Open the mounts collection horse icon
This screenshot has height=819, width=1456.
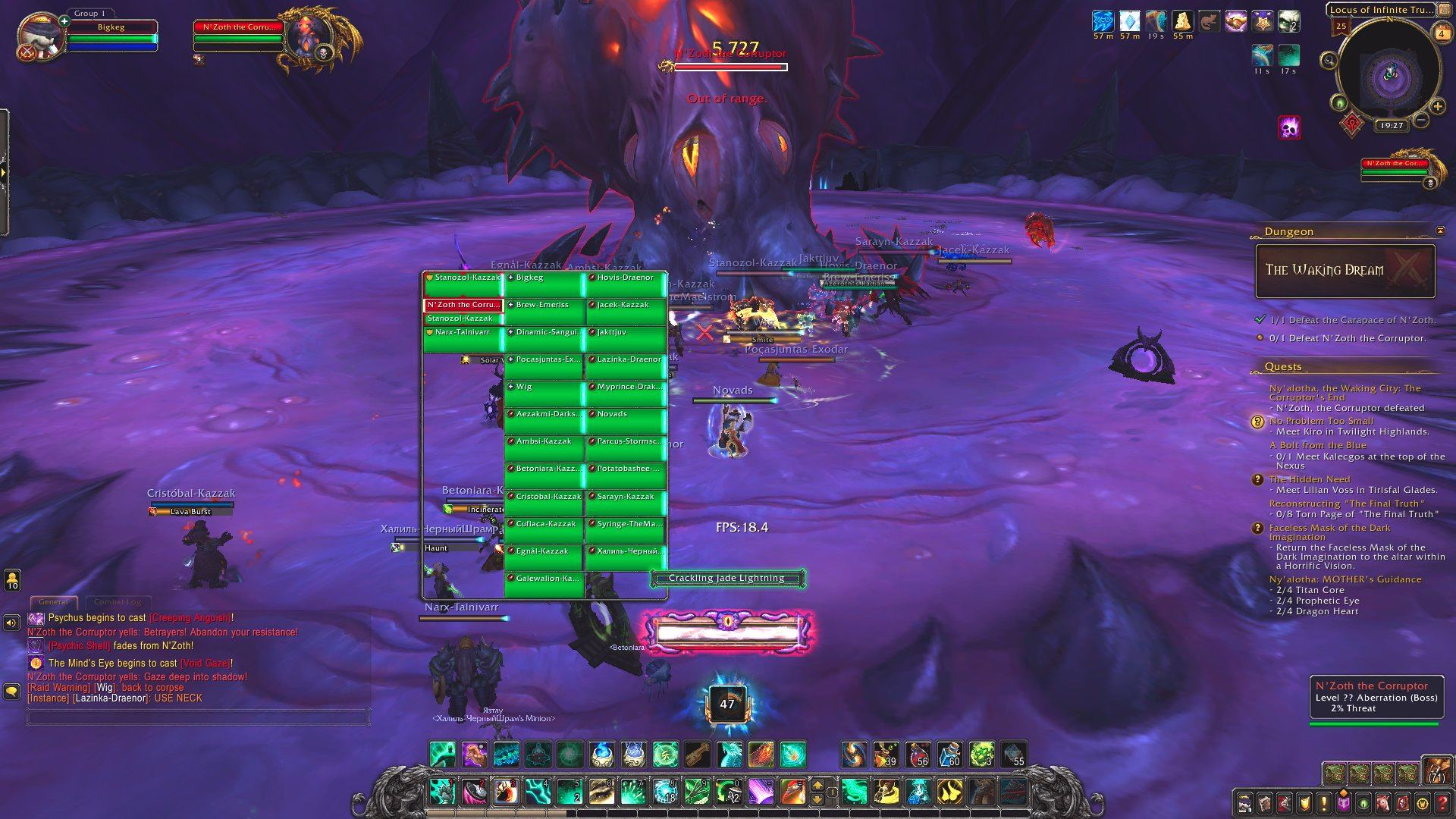(1383, 802)
